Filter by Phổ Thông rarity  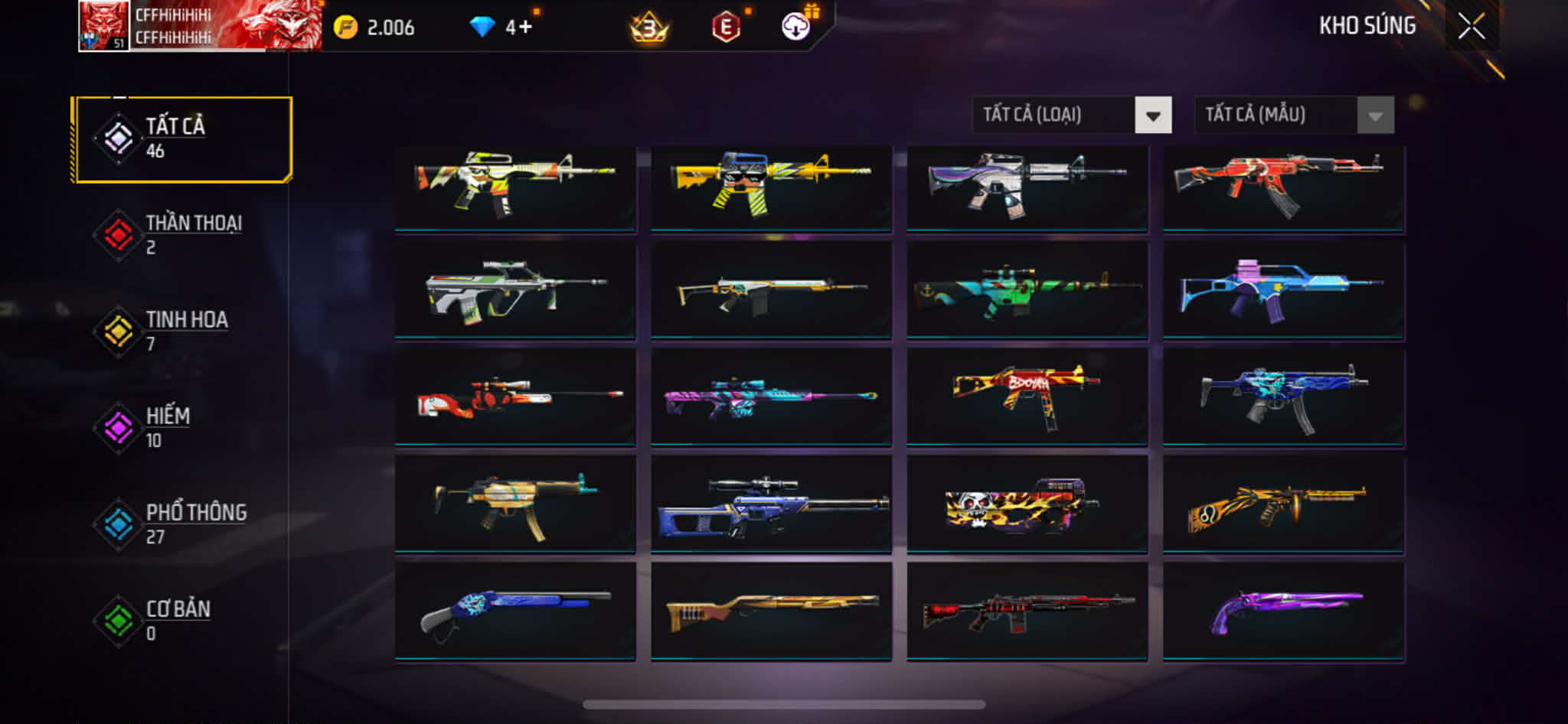[182, 524]
